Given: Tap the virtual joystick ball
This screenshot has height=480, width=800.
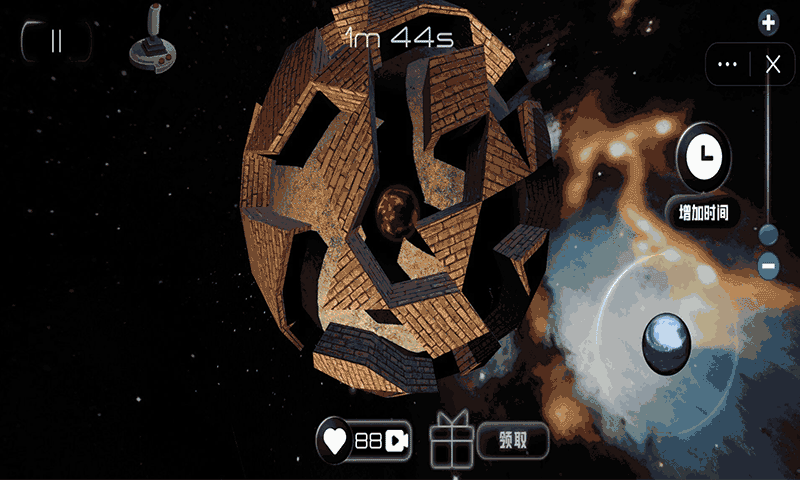Looking at the screenshot, I should pyautogui.click(x=667, y=342).
